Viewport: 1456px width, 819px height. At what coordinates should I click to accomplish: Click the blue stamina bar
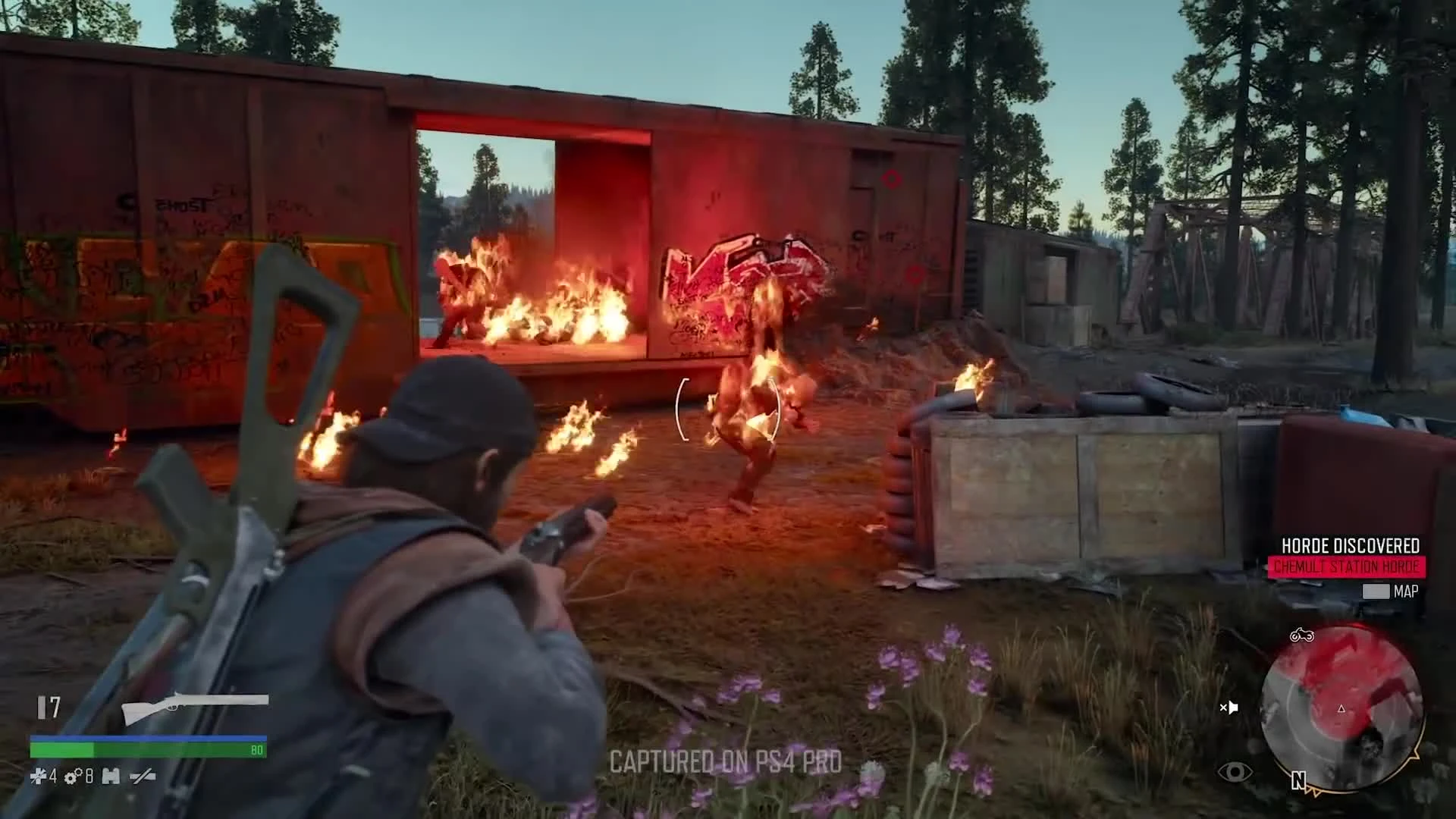click(x=148, y=737)
